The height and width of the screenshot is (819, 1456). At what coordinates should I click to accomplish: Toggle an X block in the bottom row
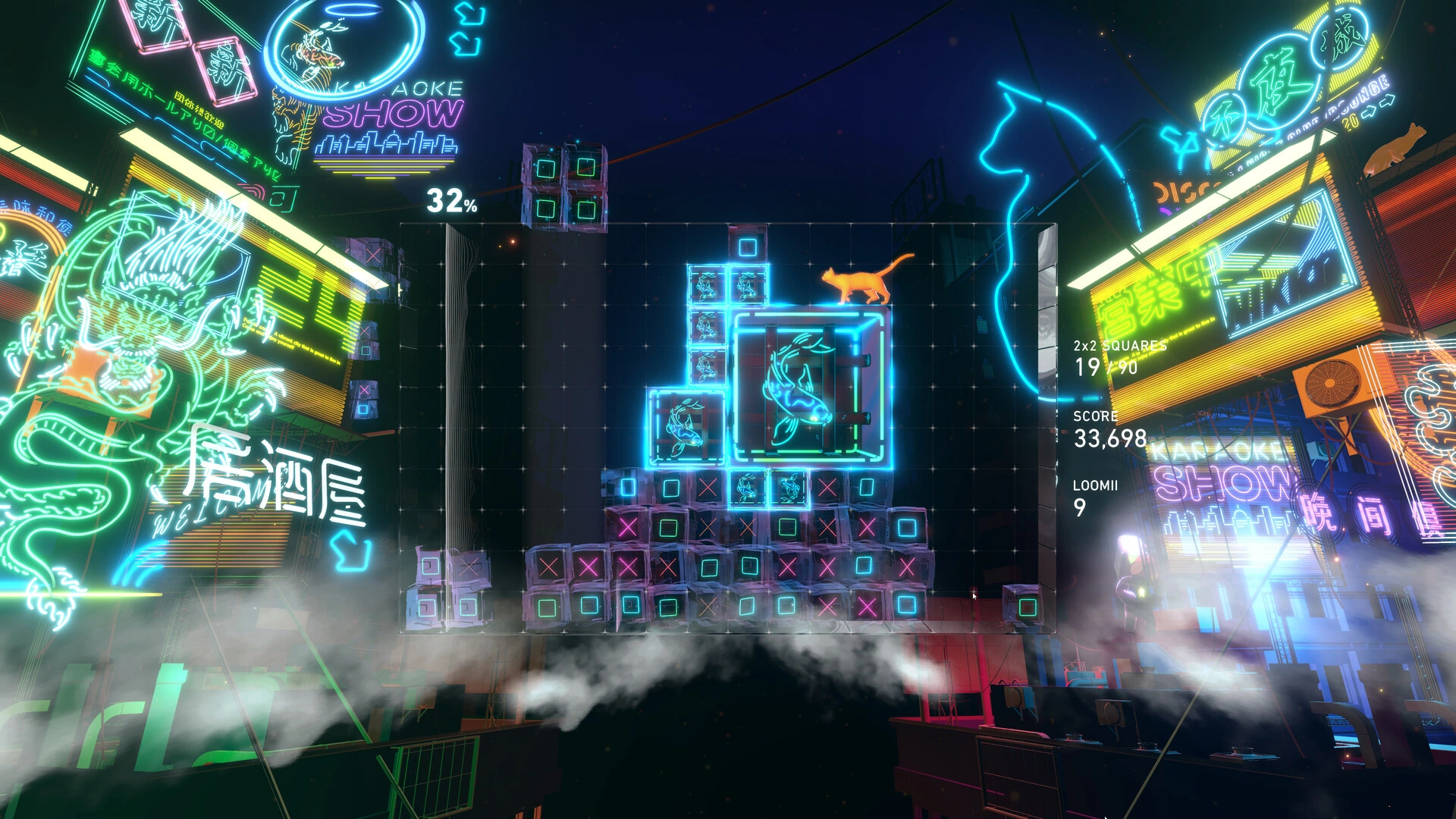[x=709, y=607]
